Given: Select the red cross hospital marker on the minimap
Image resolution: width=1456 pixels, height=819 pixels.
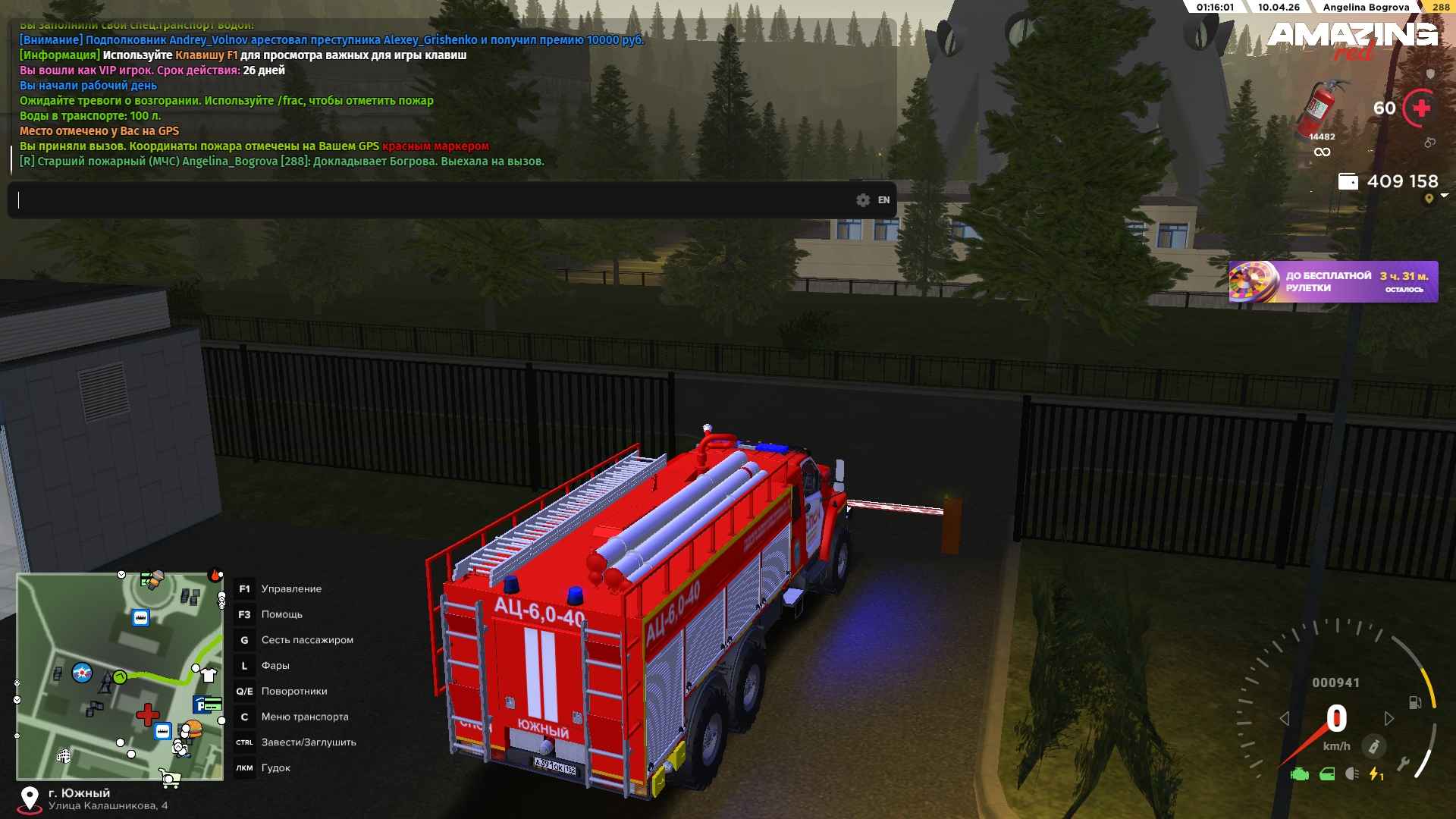Looking at the screenshot, I should pos(147,714).
